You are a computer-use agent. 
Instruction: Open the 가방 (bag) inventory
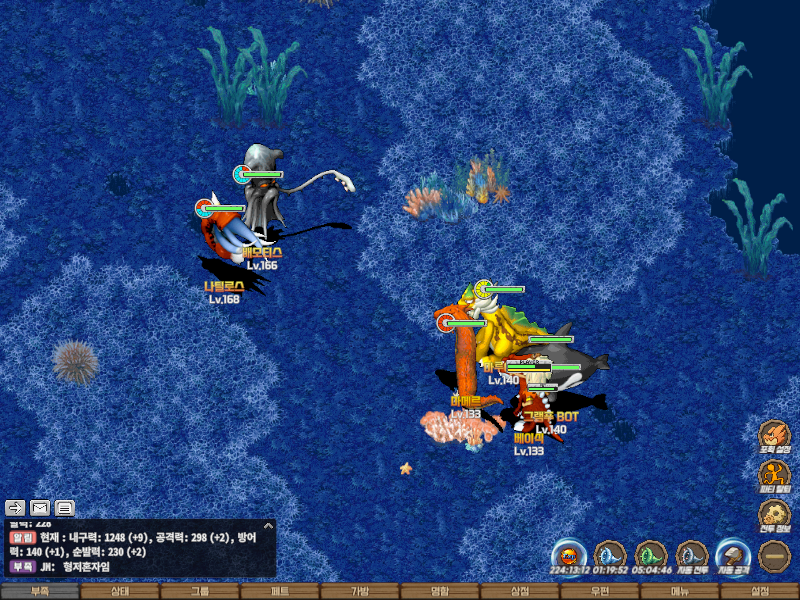[360, 592]
